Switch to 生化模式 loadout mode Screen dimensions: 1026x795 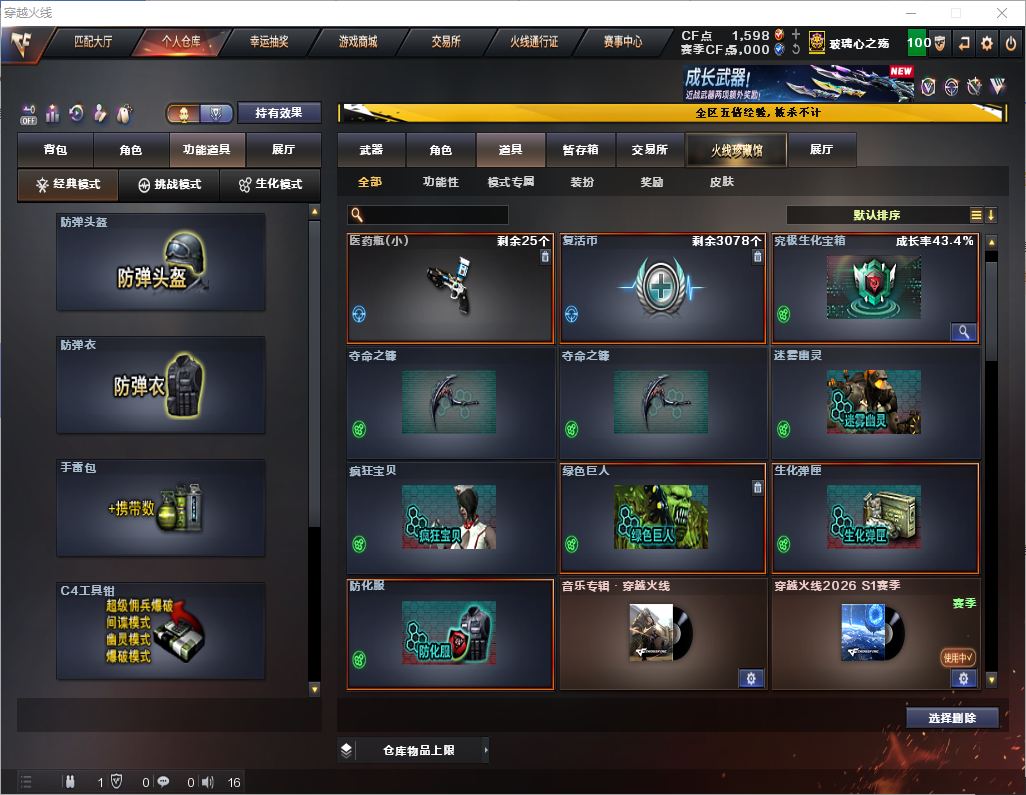tap(268, 185)
